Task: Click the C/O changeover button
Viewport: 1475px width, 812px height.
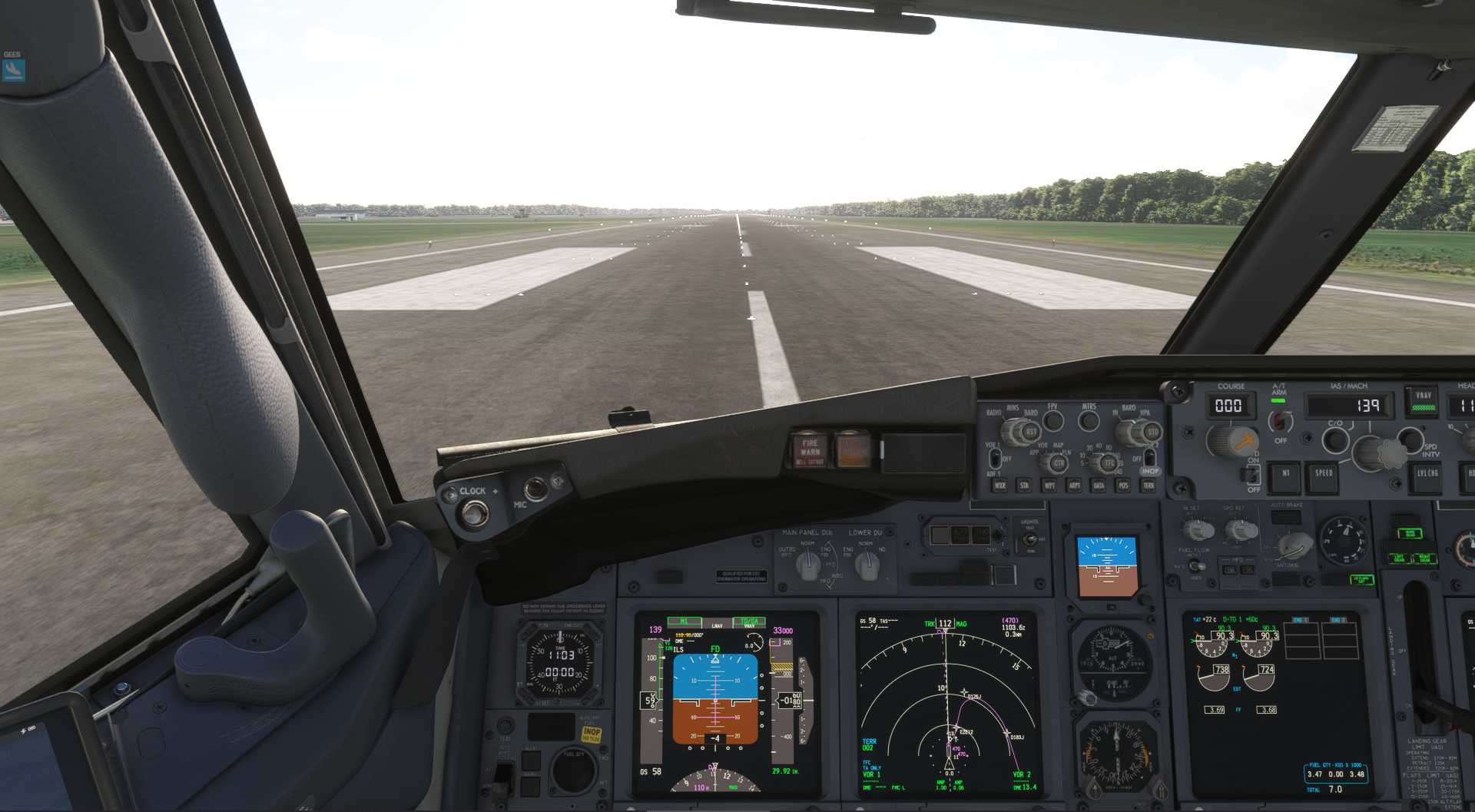Action: 1335,439
